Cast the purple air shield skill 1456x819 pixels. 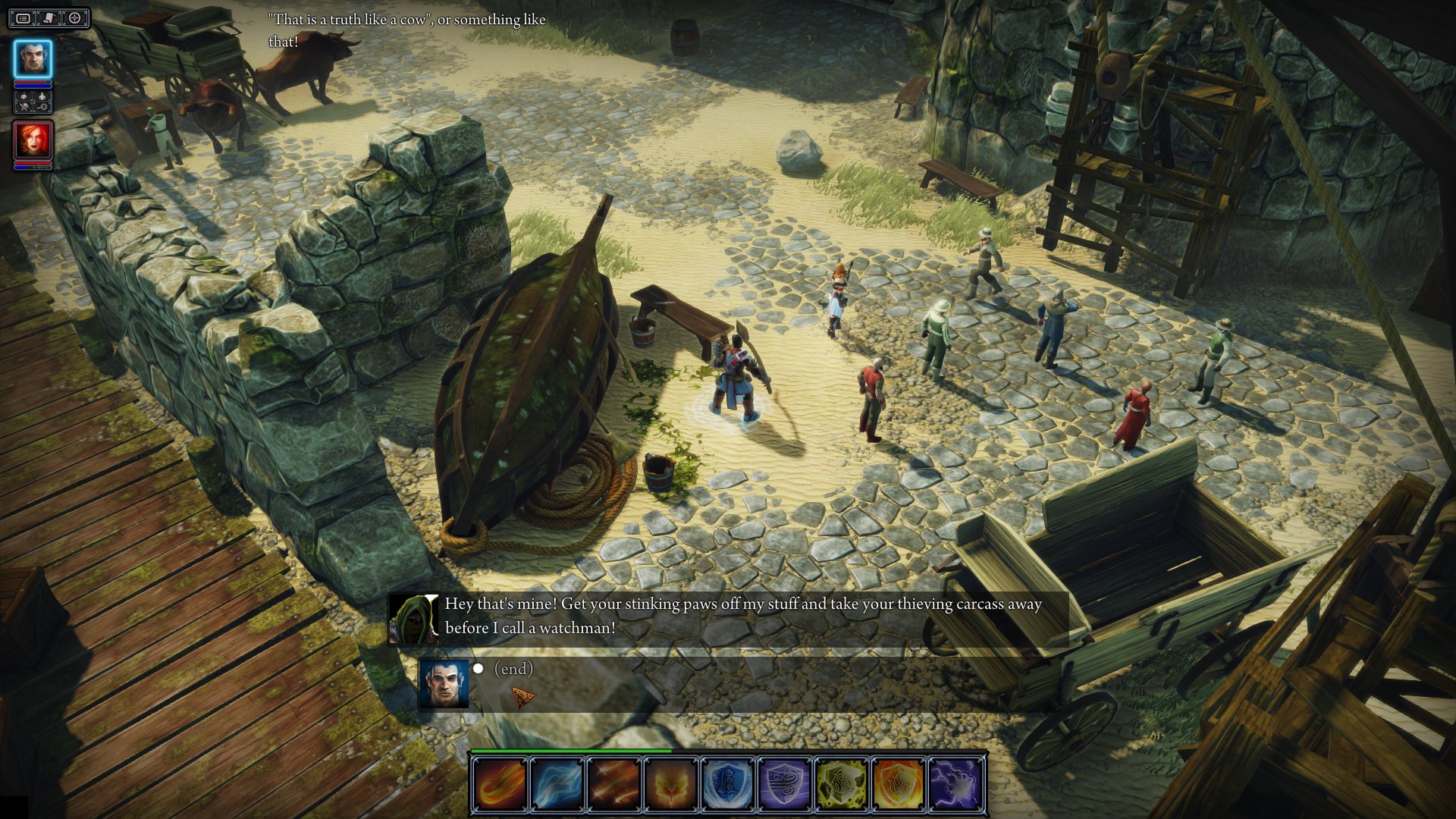click(785, 783)
